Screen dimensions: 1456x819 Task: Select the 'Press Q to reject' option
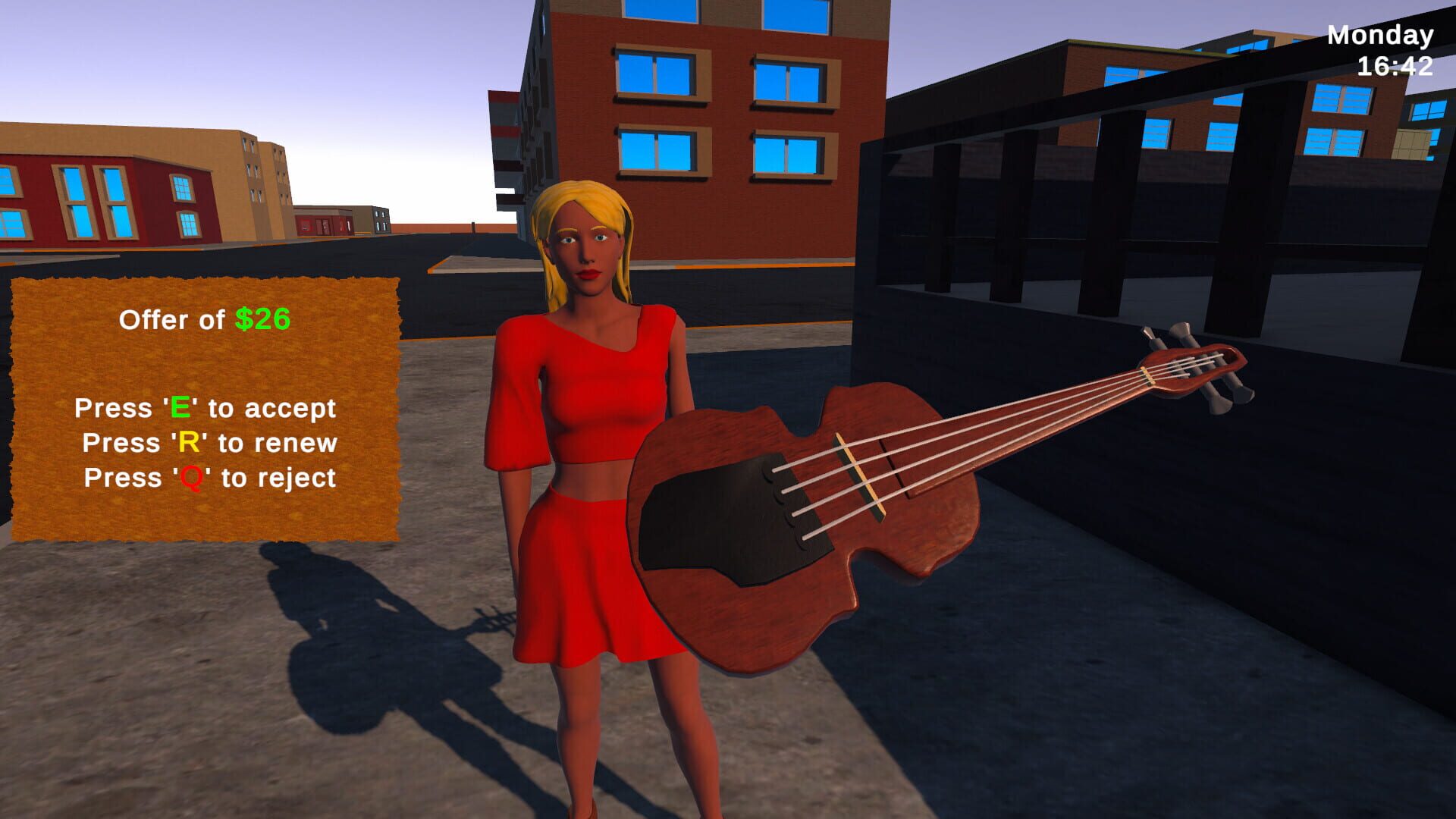click(209, 477)
